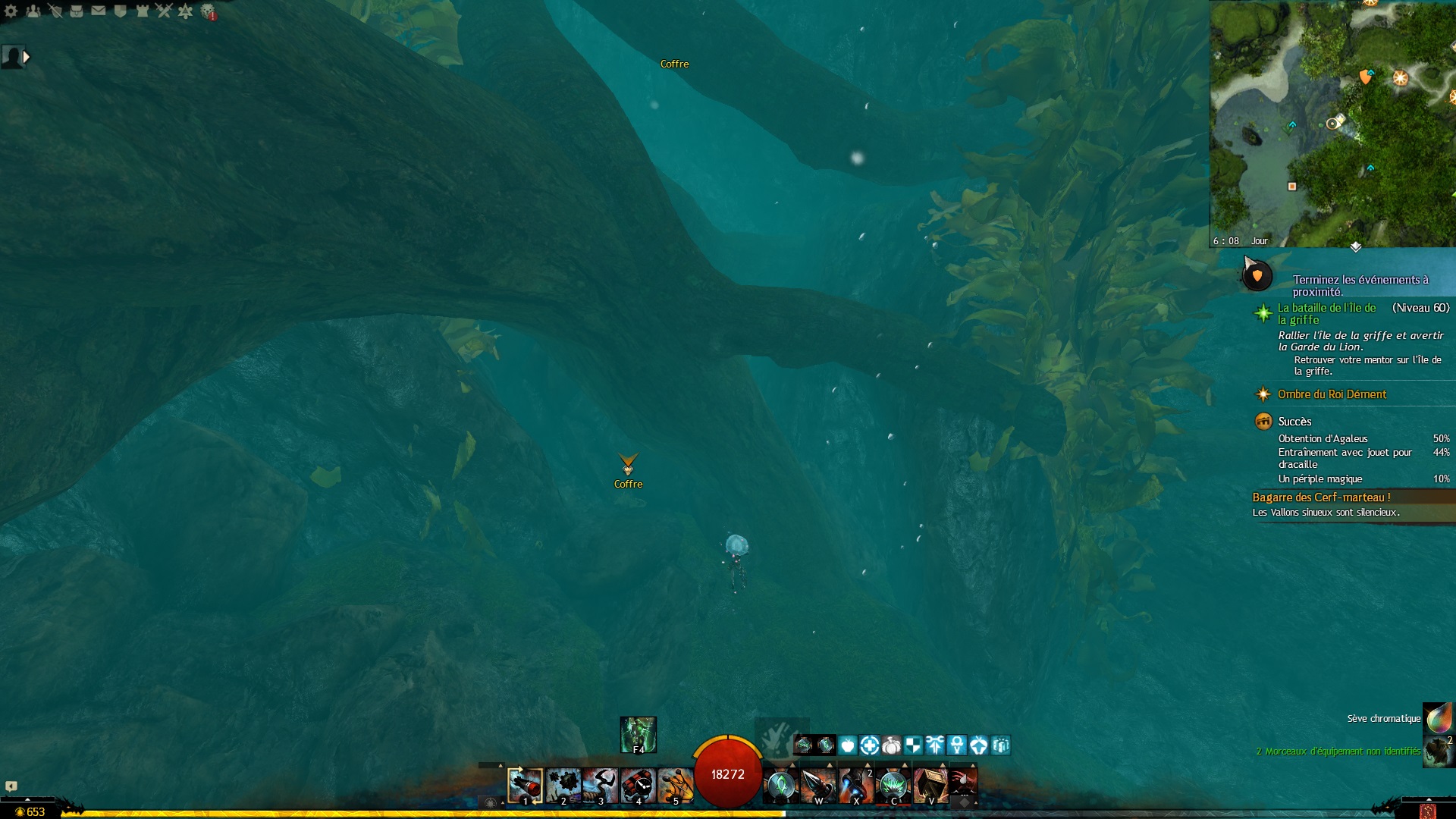1456x819 pixels.
Task: Activate the timed dynamite skill 4
Action: tap(638, 786)
